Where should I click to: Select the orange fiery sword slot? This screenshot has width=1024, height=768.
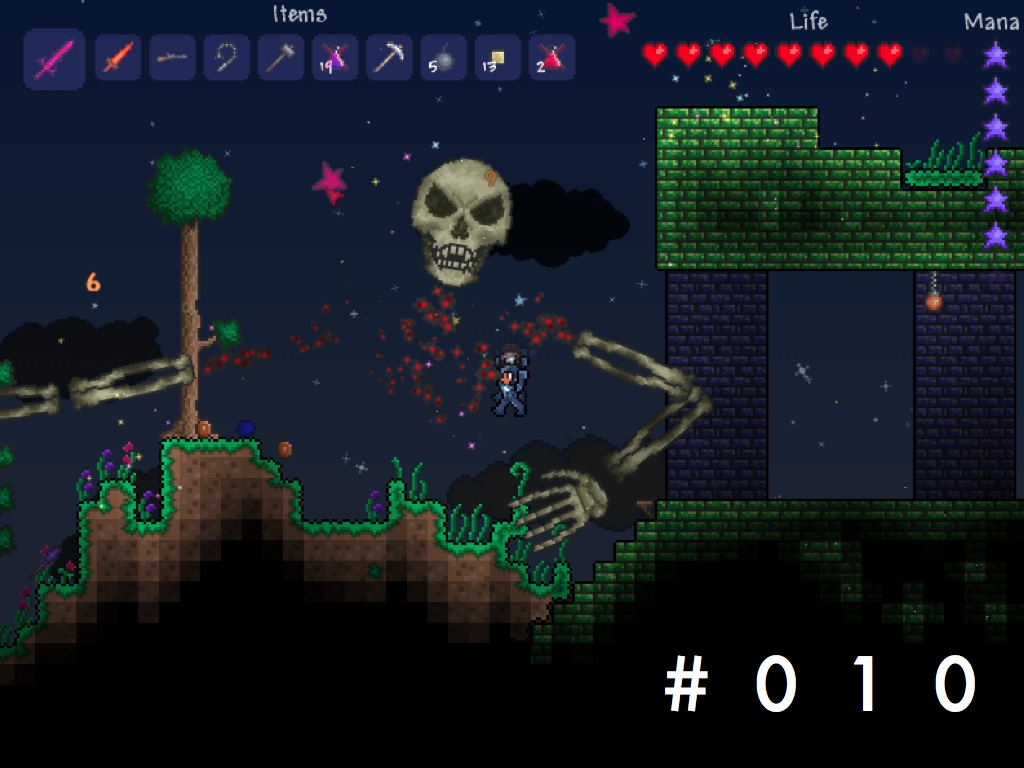(118, 58)
